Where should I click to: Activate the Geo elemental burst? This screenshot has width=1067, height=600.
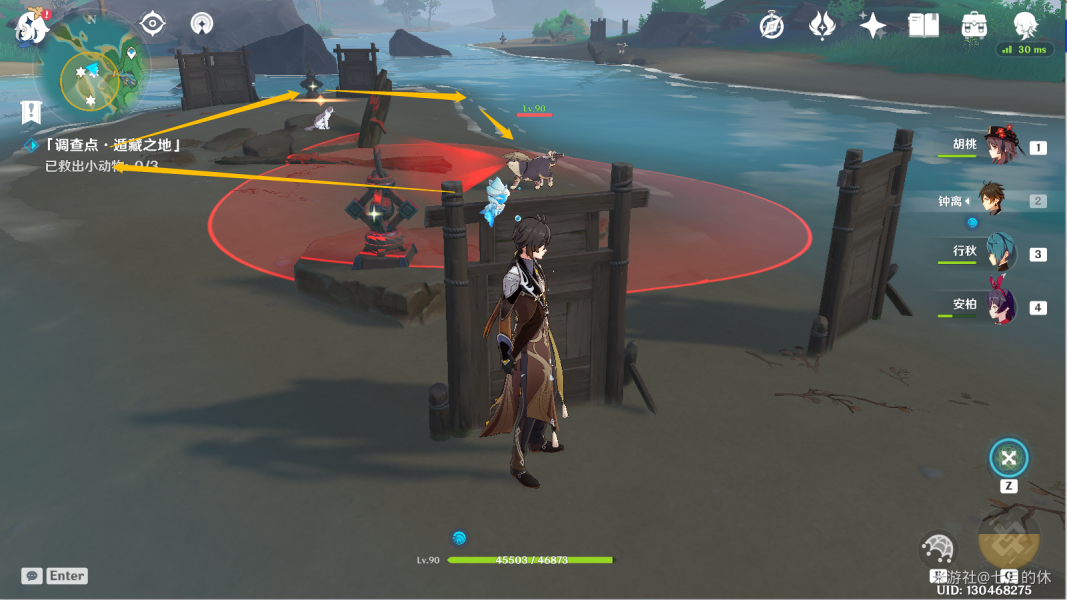click(1008, 538)
